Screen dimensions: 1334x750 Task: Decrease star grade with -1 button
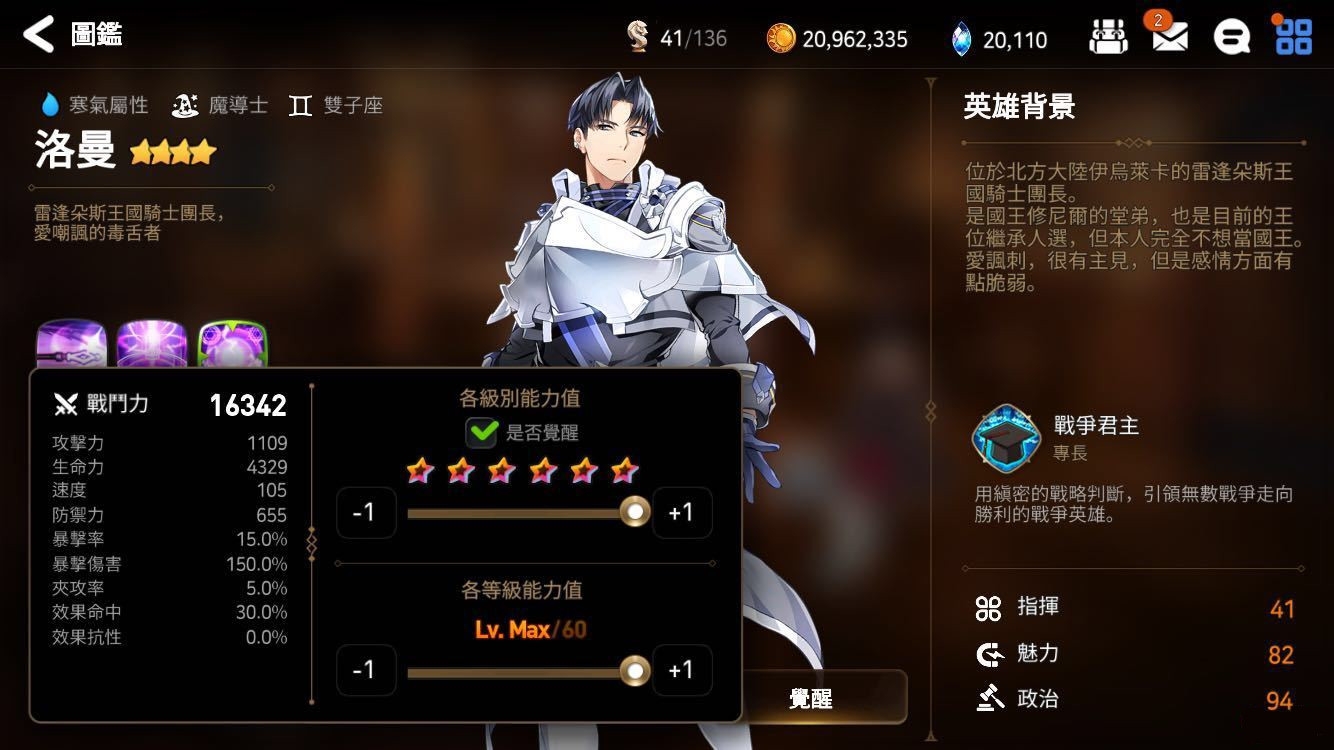[x=366, y=512]
